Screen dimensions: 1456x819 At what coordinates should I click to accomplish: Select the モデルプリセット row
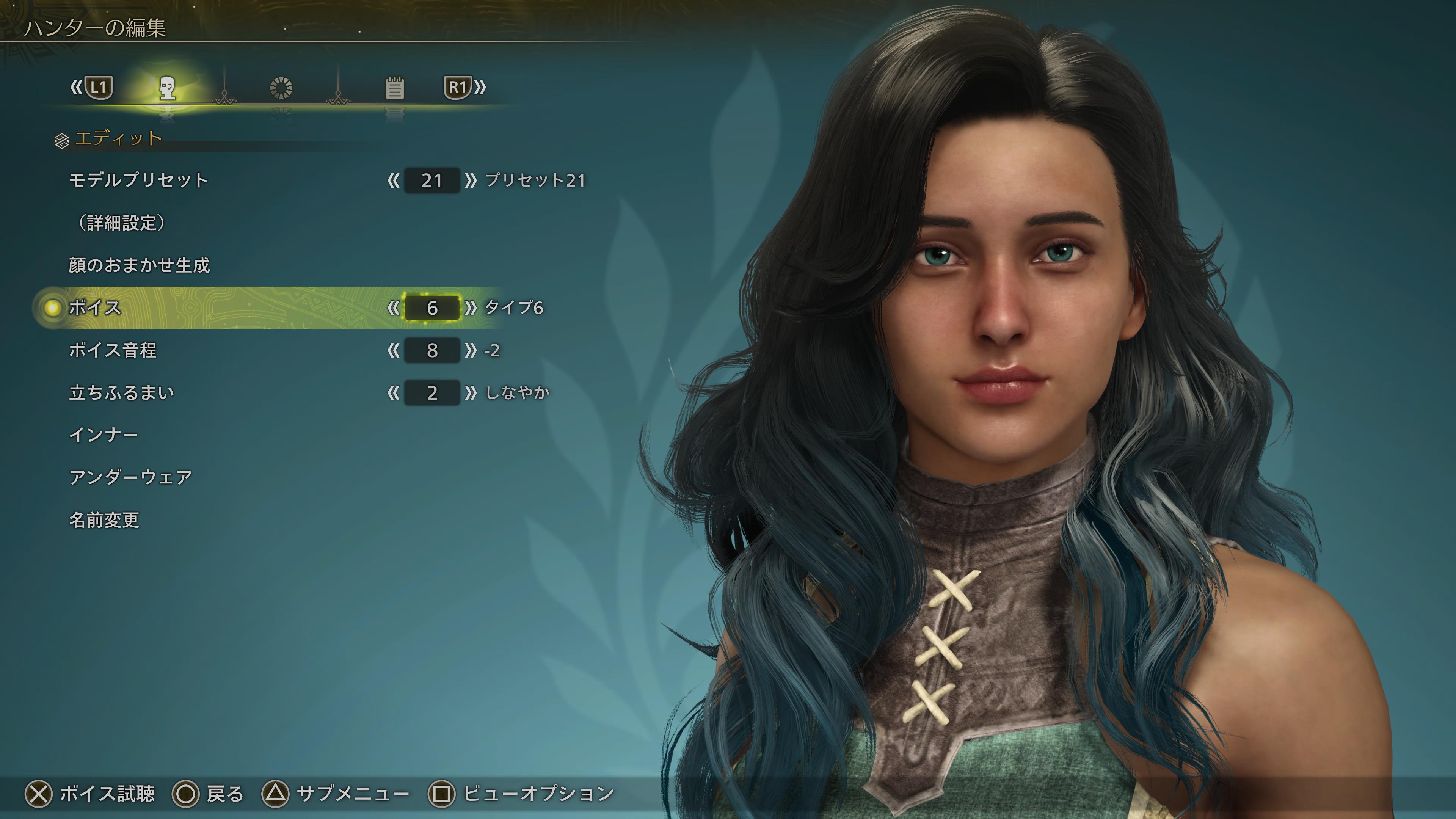point(138,180)
